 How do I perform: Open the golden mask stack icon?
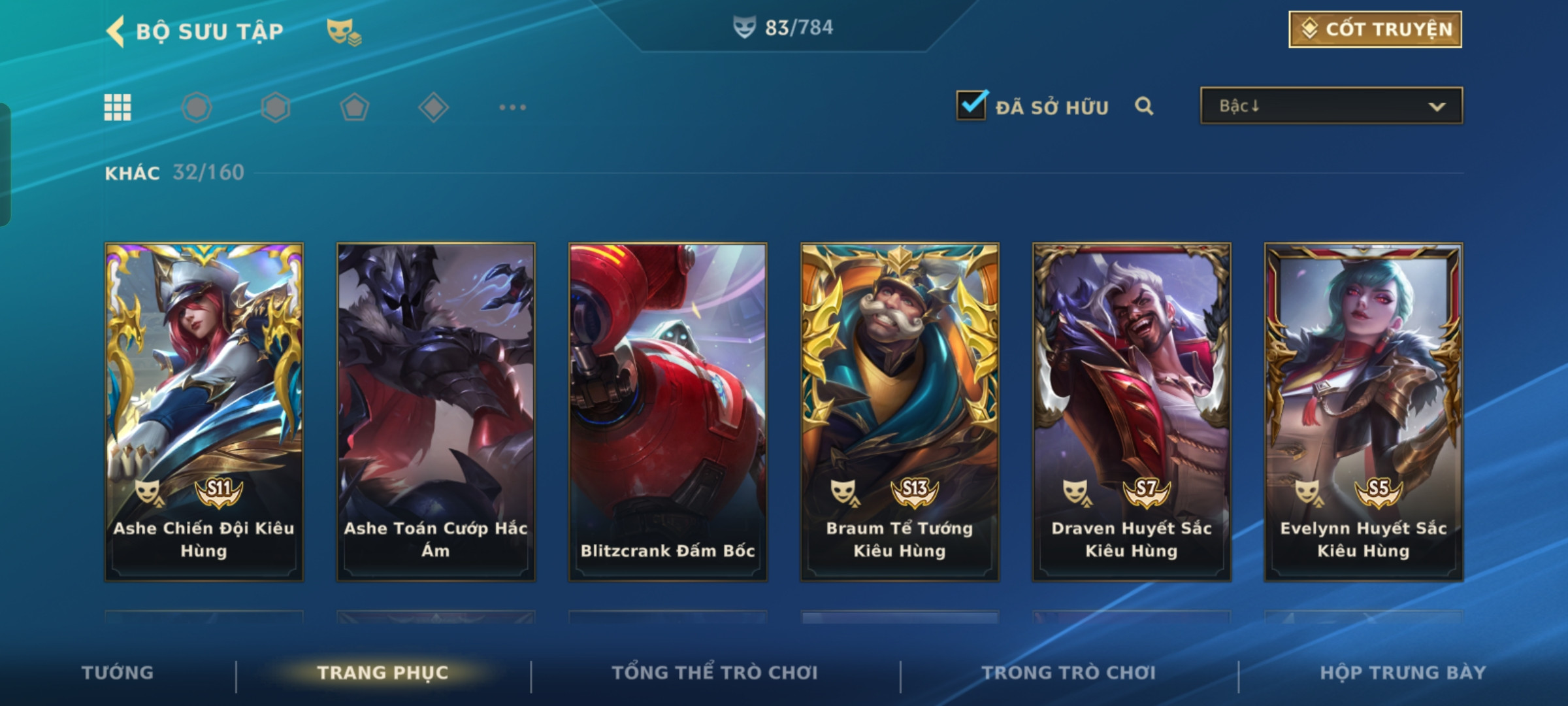tap(344, 31)
